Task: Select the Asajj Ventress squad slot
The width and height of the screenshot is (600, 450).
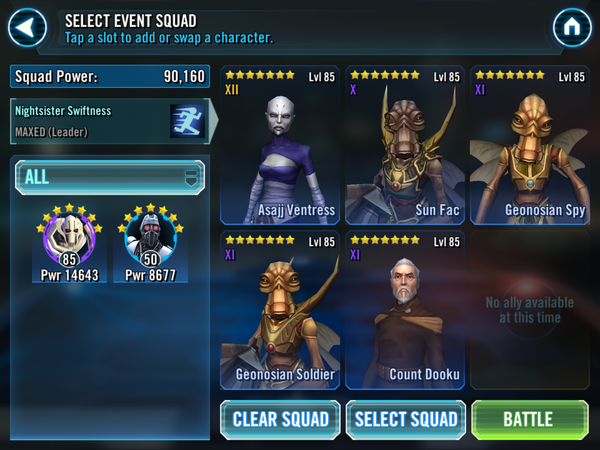Action: 280,145
